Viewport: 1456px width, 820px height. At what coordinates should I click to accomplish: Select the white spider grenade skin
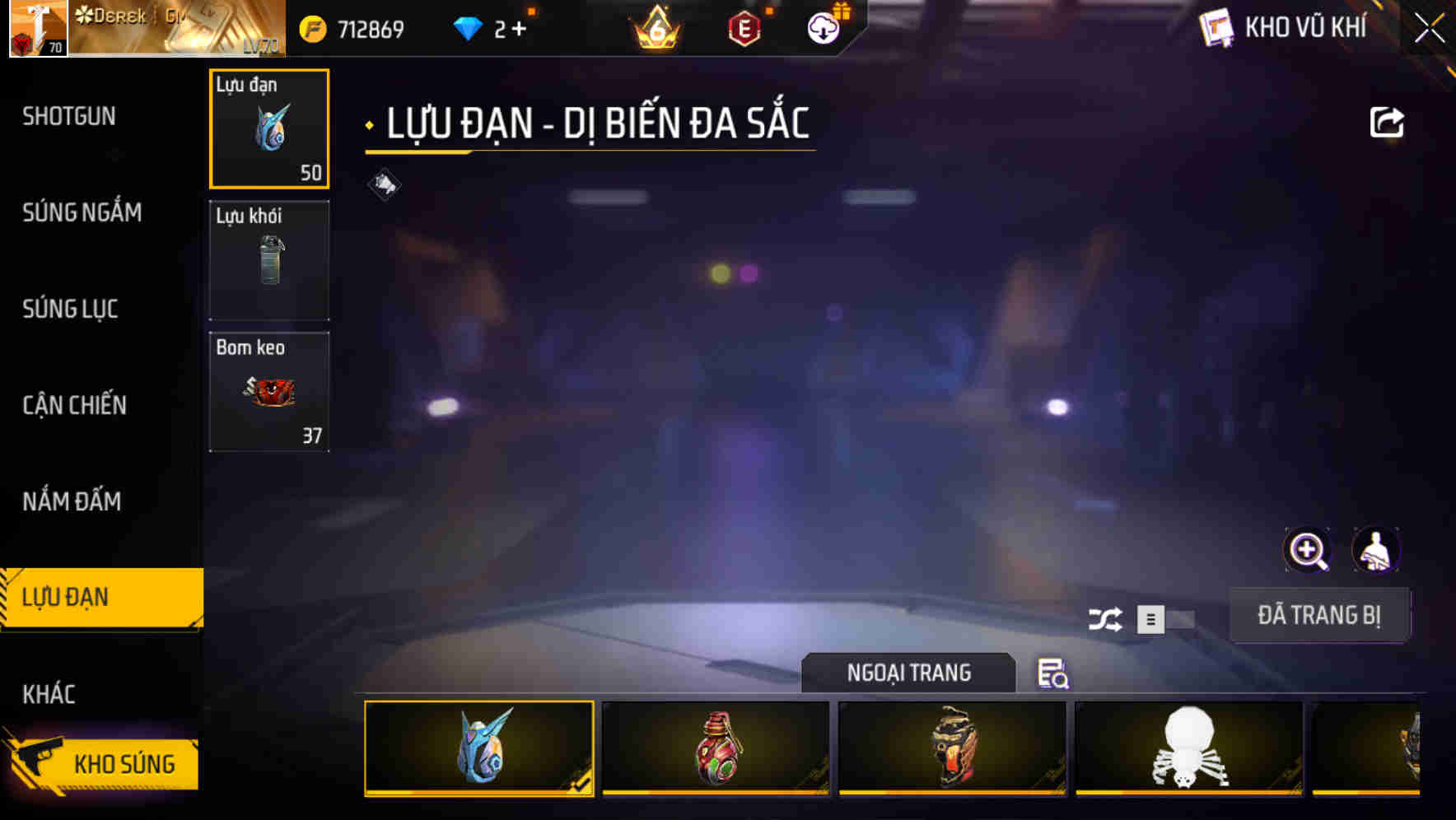coord(1188,748)
